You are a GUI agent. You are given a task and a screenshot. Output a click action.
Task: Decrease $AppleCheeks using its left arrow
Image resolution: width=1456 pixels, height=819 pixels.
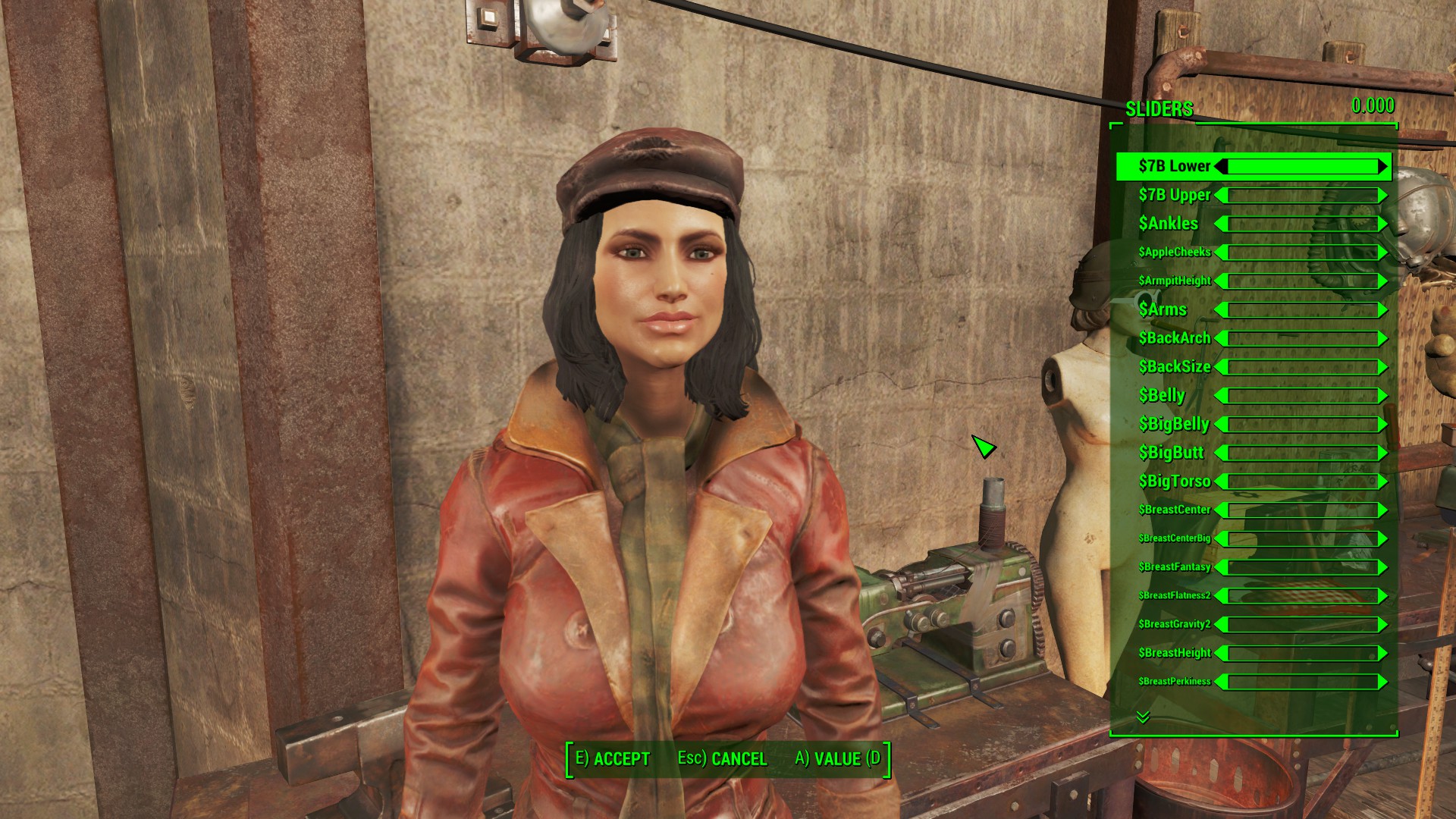pos(1221,252)
